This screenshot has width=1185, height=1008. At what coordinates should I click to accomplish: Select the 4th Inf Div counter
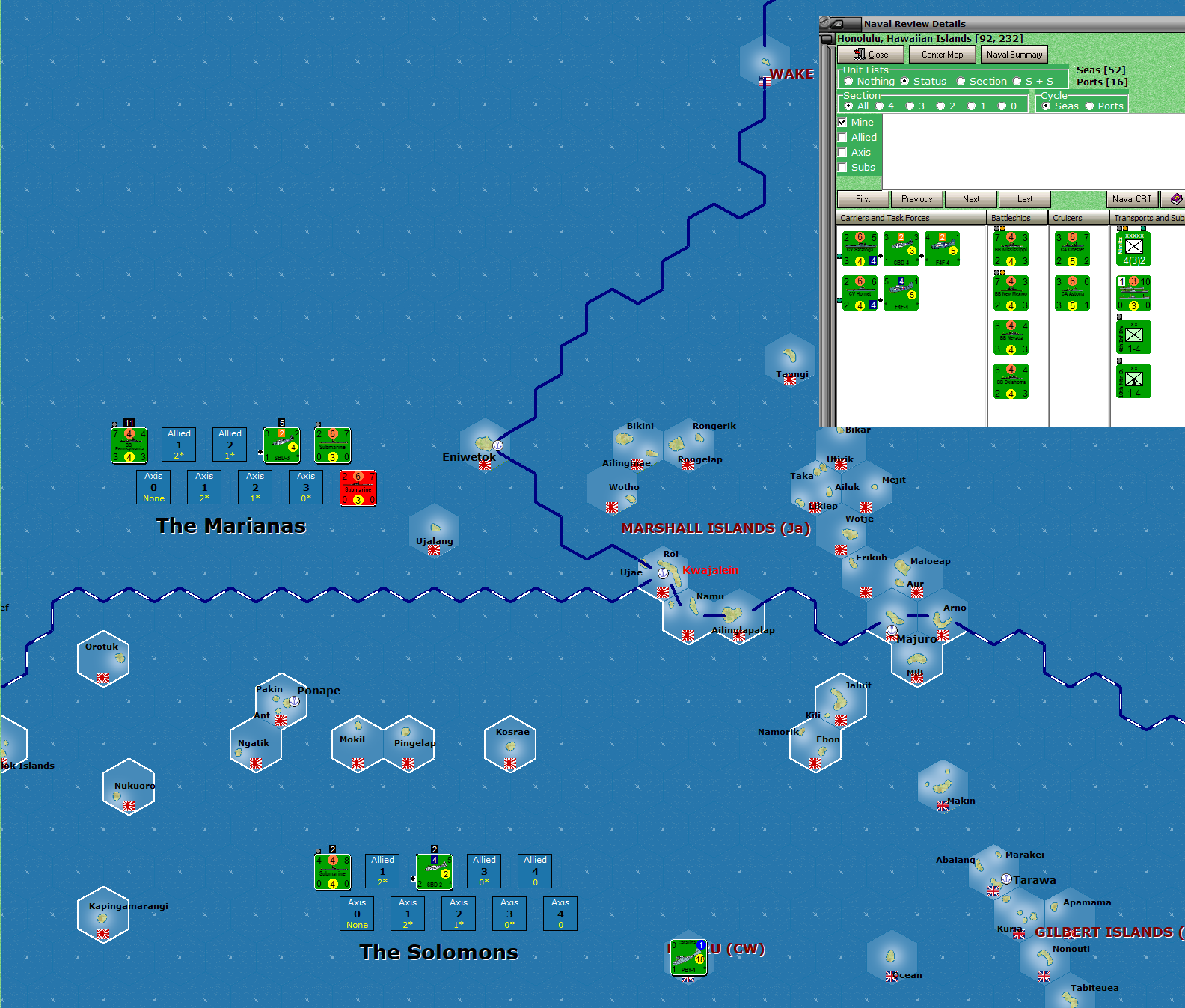coord(1133,337)
